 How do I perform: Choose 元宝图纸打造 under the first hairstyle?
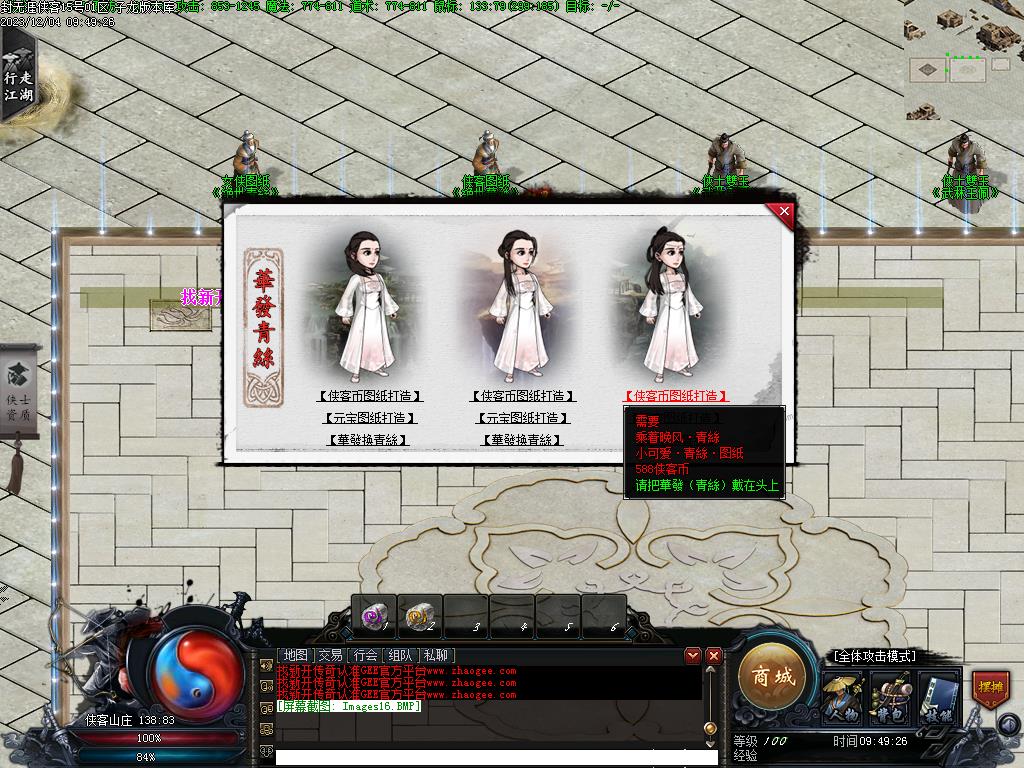coord(369,418)
